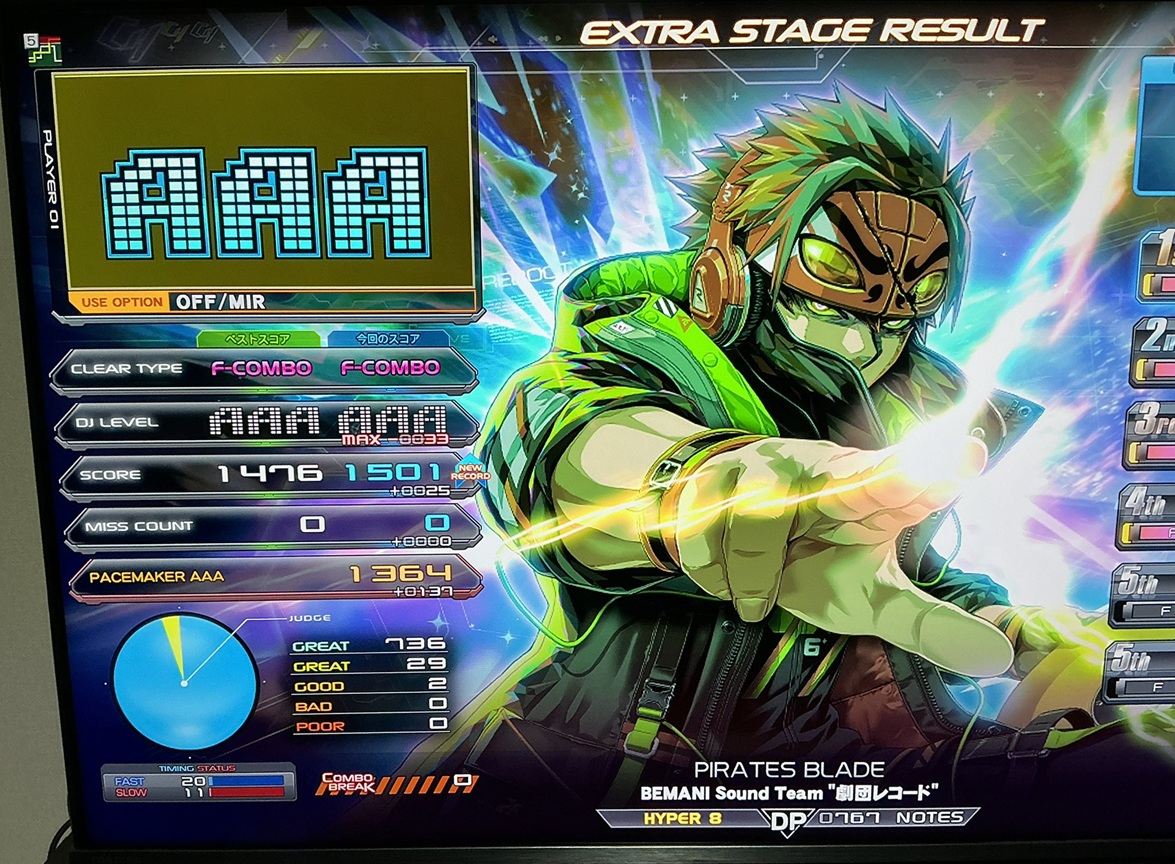Click the green ベストスコア column header
The width and height of the screenshot is (1175, 864).
click(258, 339)
